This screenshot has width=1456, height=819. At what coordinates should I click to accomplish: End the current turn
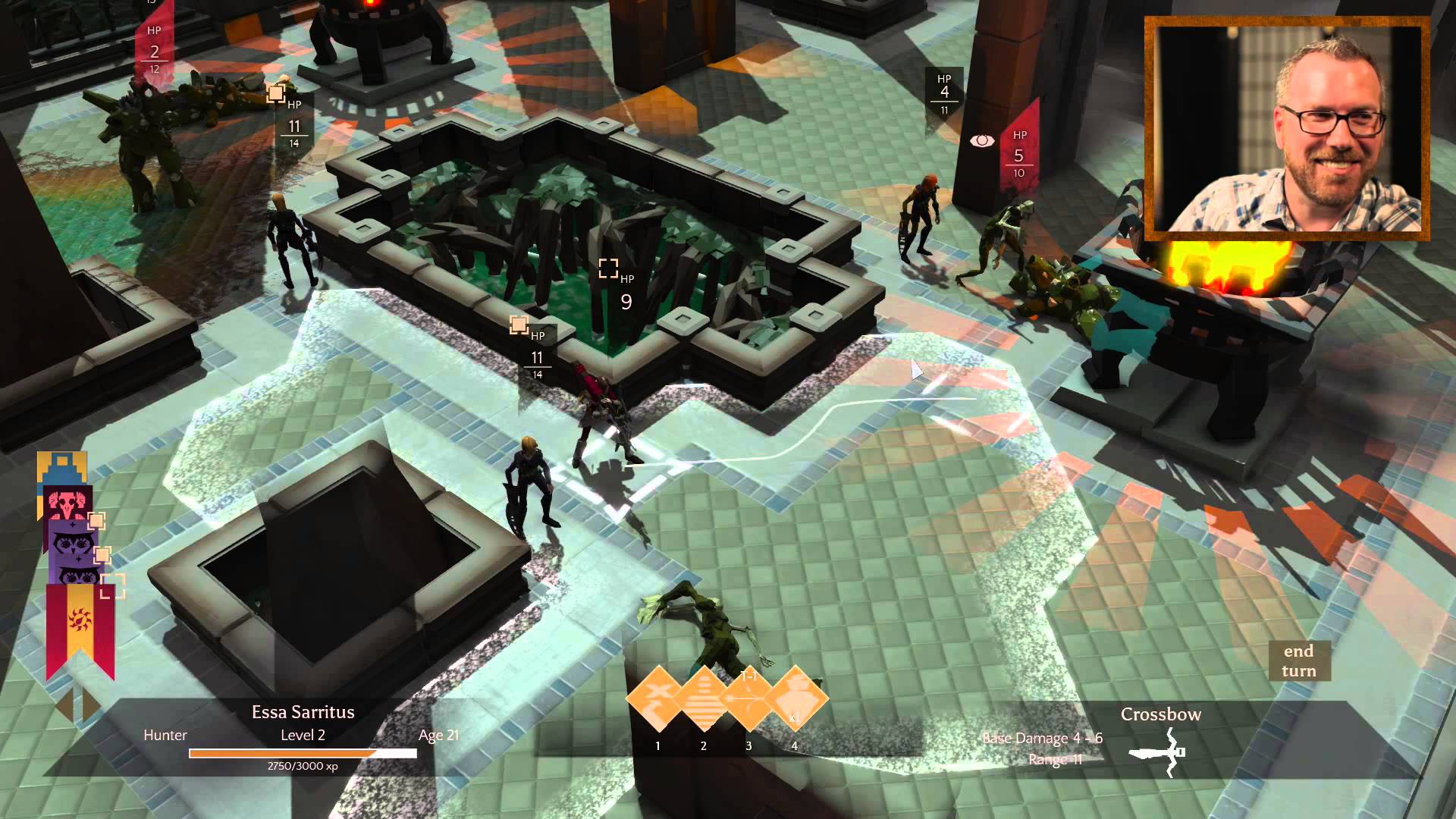click(1298, 661)
